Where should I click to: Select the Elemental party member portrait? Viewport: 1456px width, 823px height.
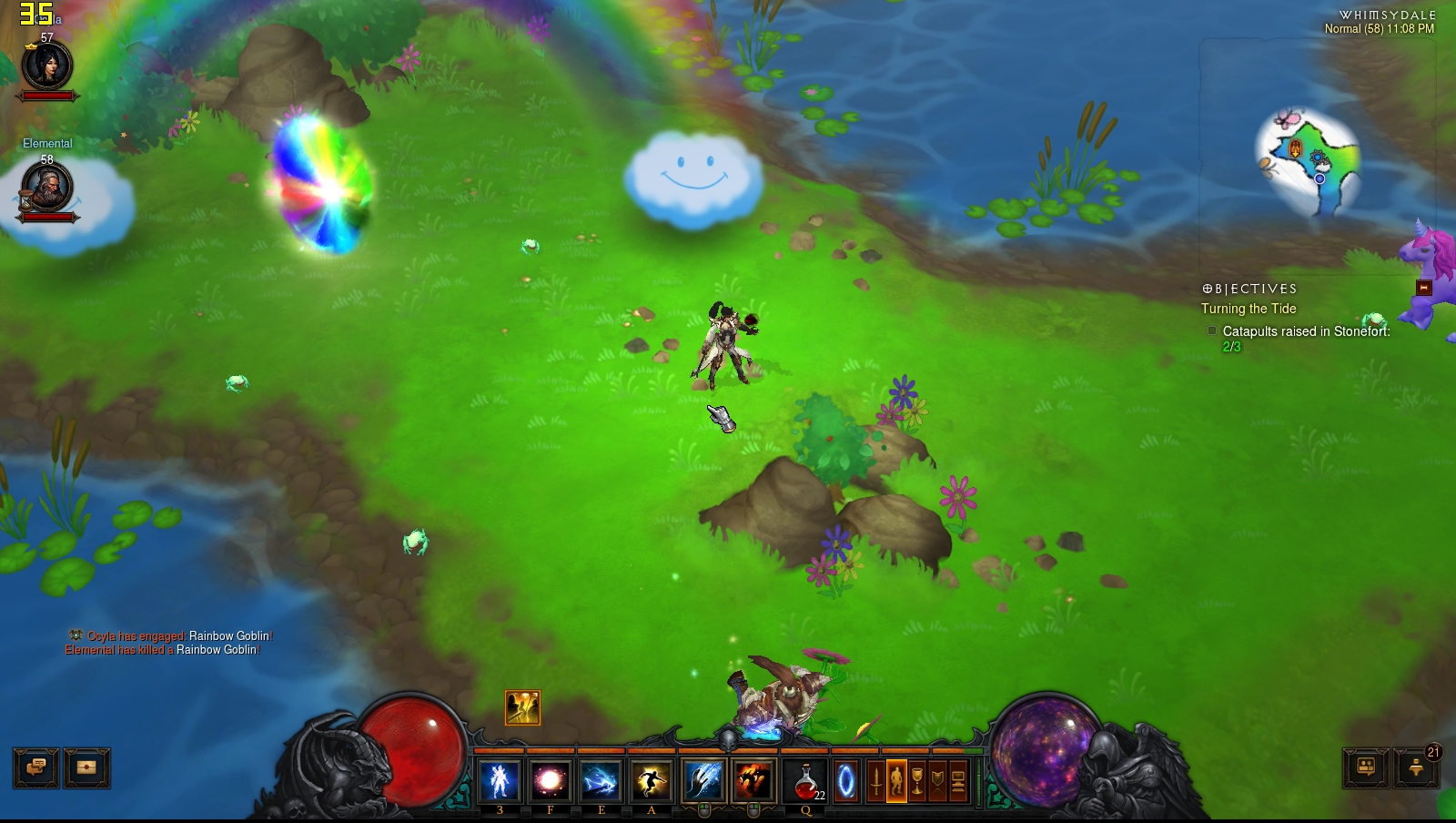(46, 188)
